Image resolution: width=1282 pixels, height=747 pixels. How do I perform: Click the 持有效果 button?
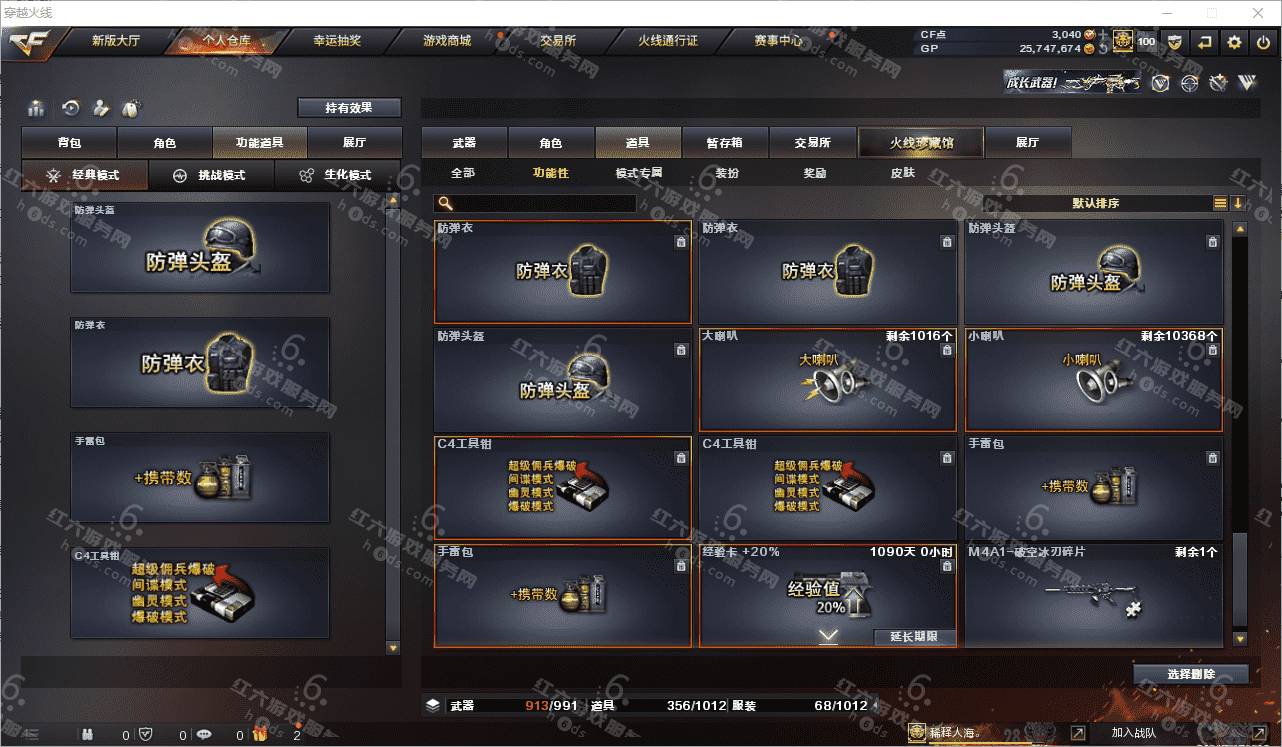point(349,108)
